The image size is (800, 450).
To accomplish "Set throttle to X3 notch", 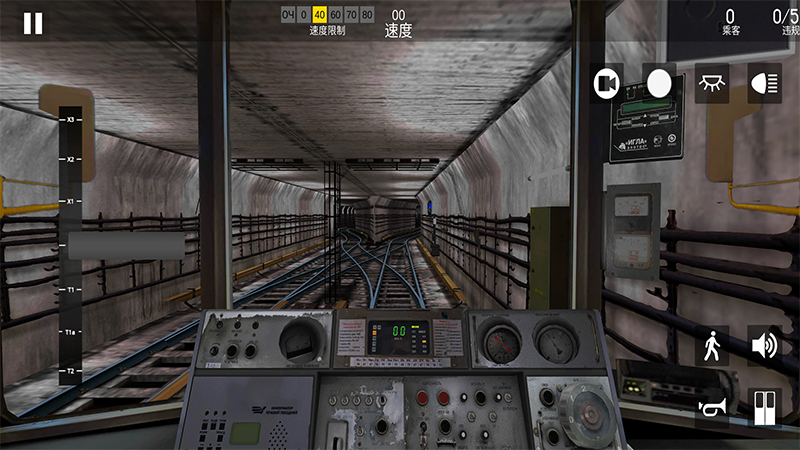I will 71,120.
